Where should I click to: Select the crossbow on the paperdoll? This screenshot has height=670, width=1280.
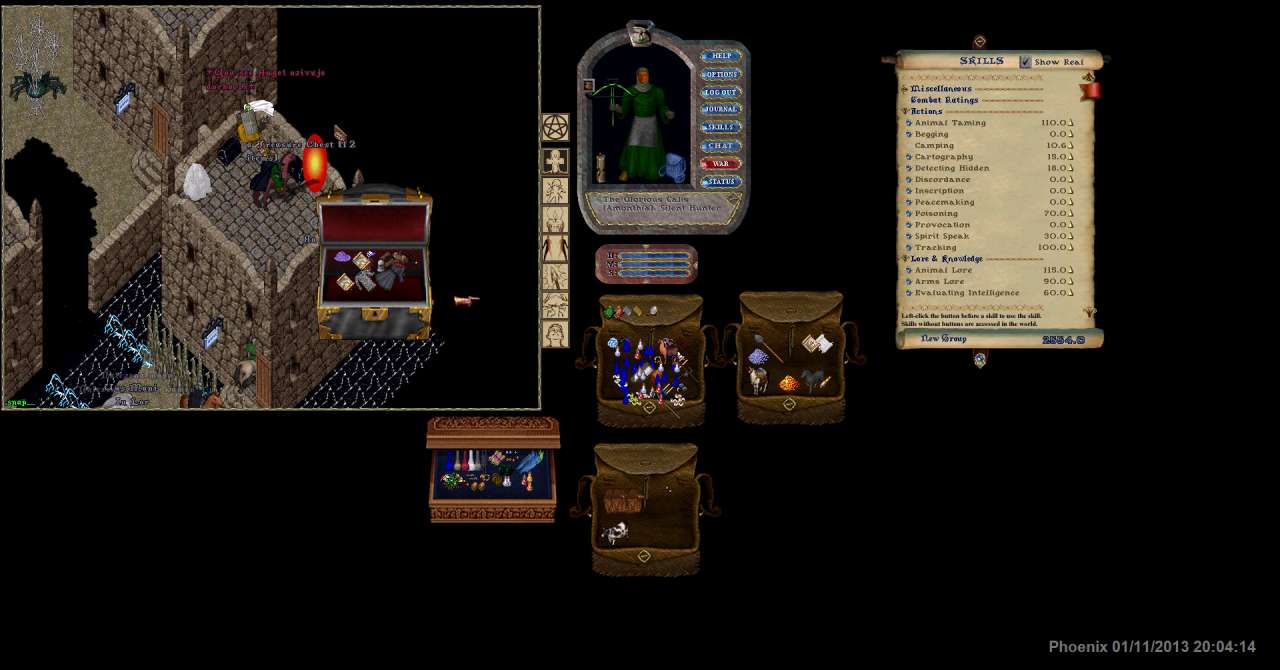pos(614,92)
